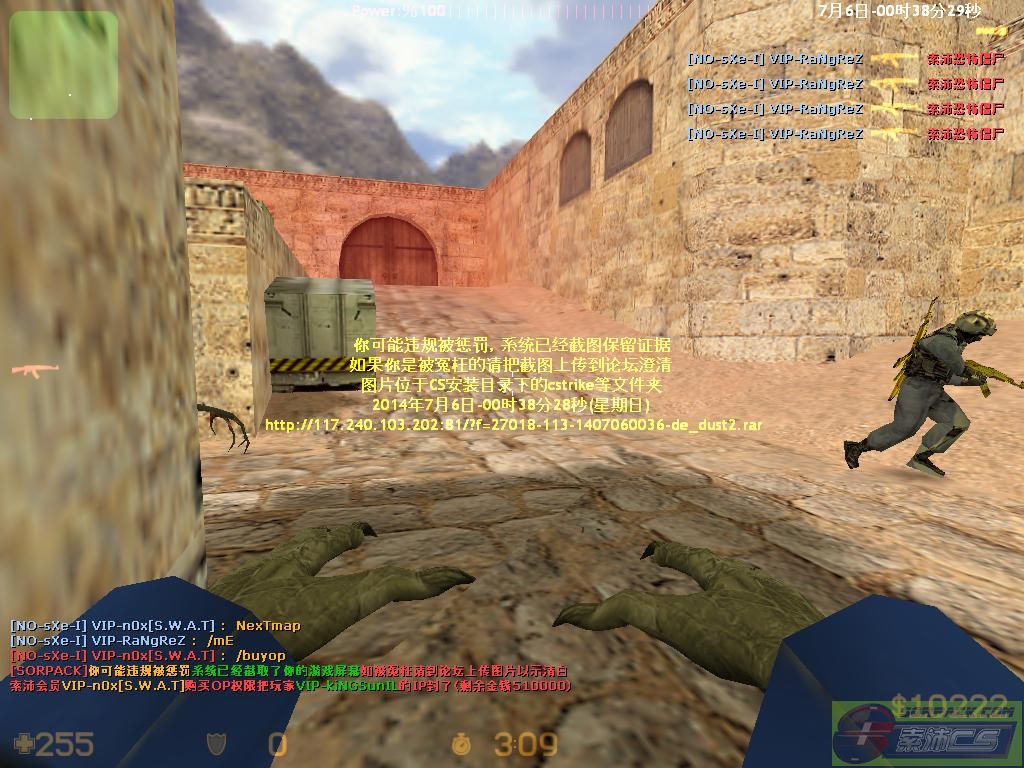Click the armor shield icon
Viewport: 1024px width, 768px height.
pos(216,744)
